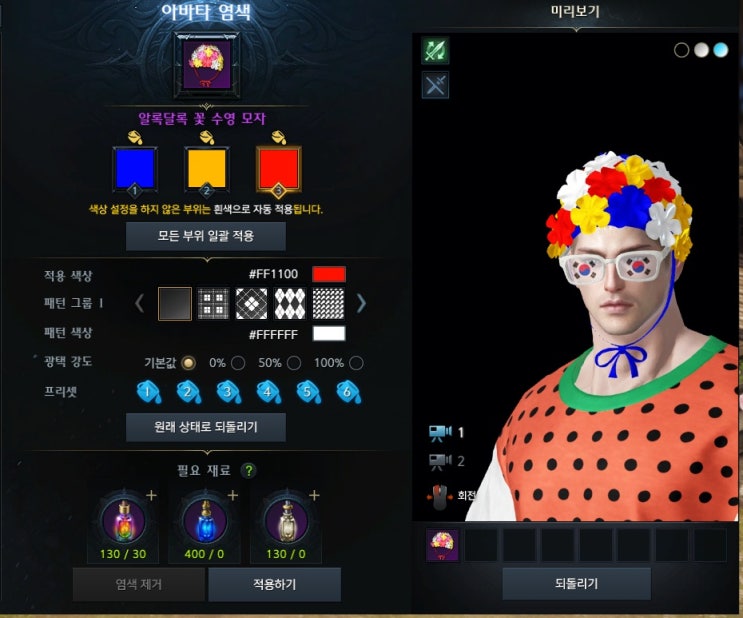
Task: Set gloss strength to 100%
Action: click(356, 363)
